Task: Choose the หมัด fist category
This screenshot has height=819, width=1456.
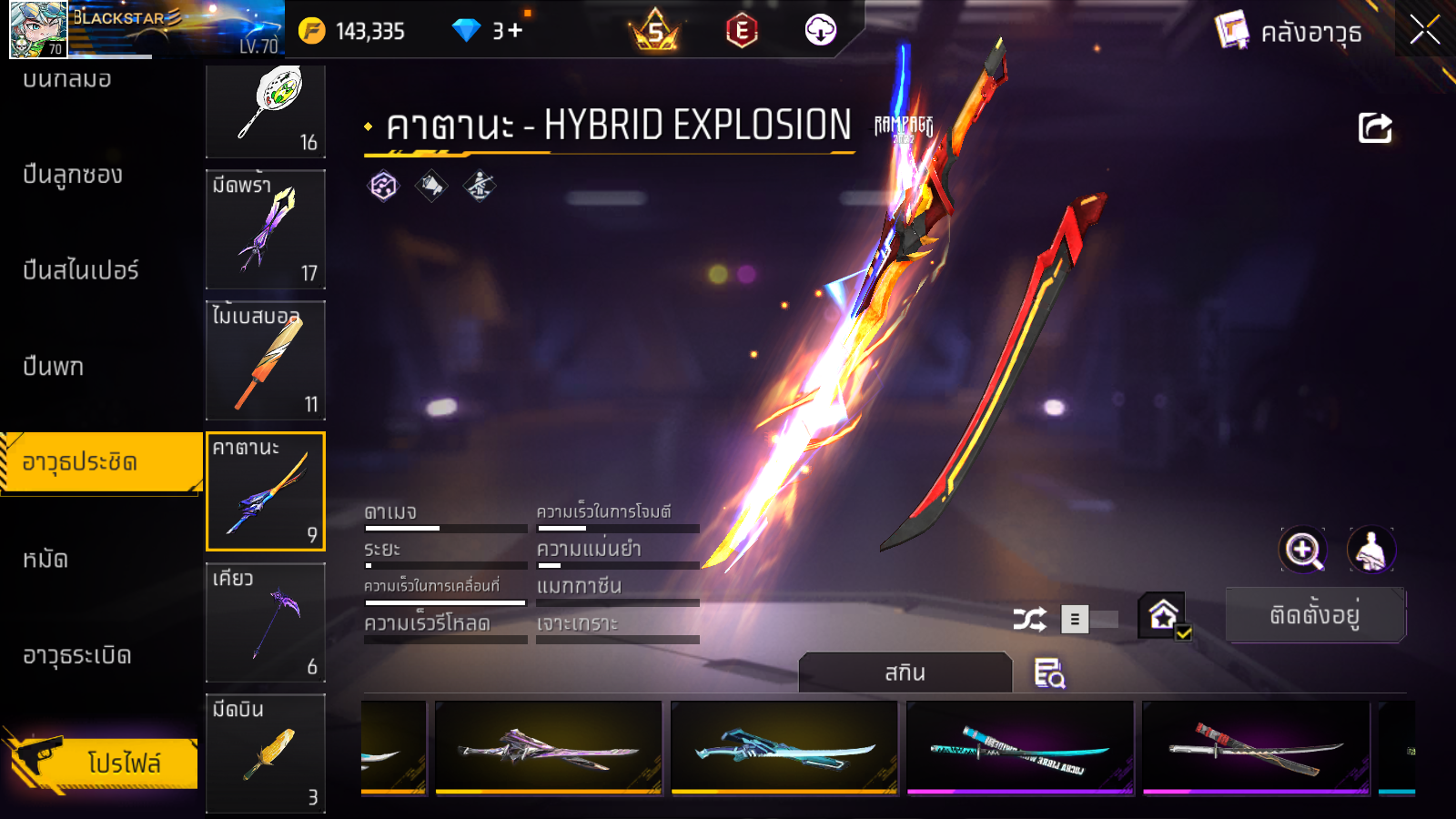Action: (x=45, y=559)
